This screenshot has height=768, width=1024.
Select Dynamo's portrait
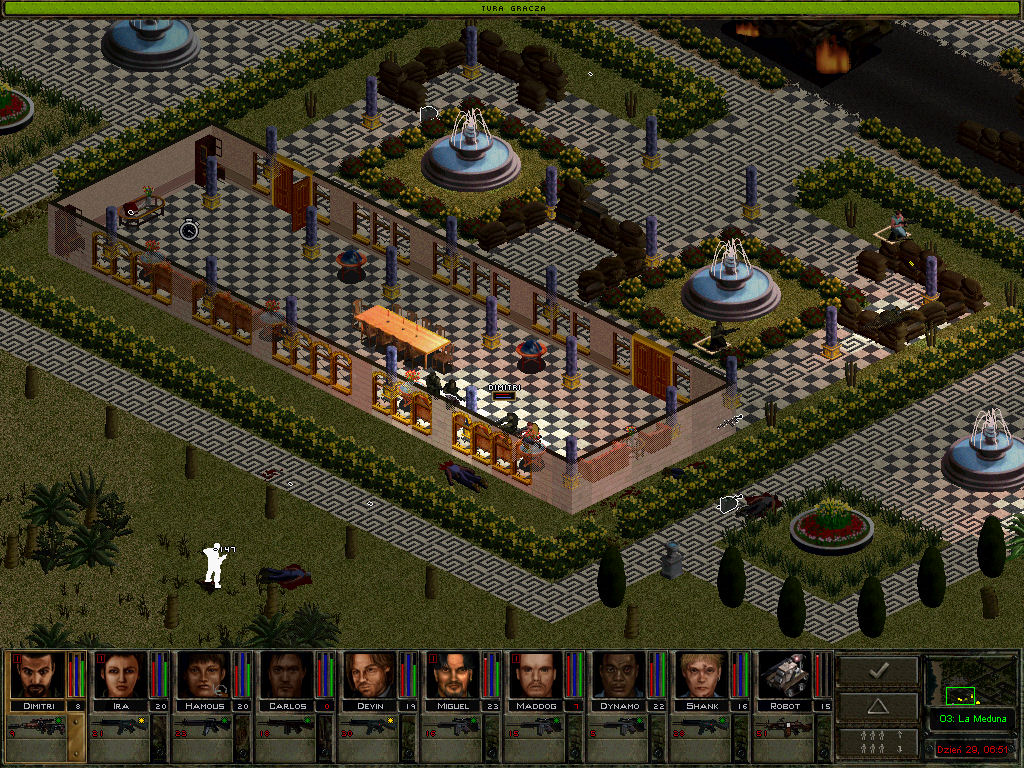coord(619,675)
